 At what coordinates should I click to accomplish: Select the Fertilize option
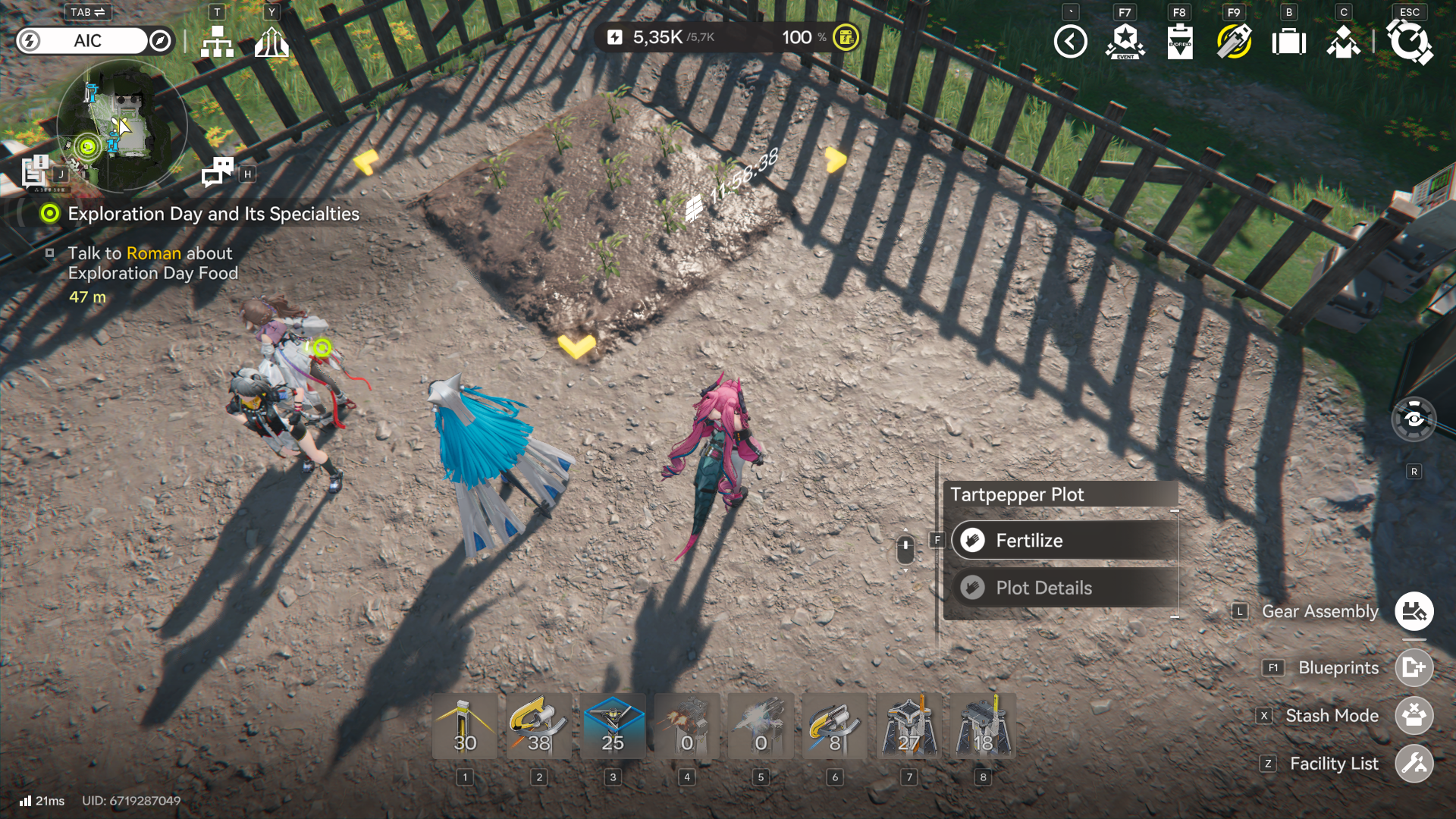1063,541
